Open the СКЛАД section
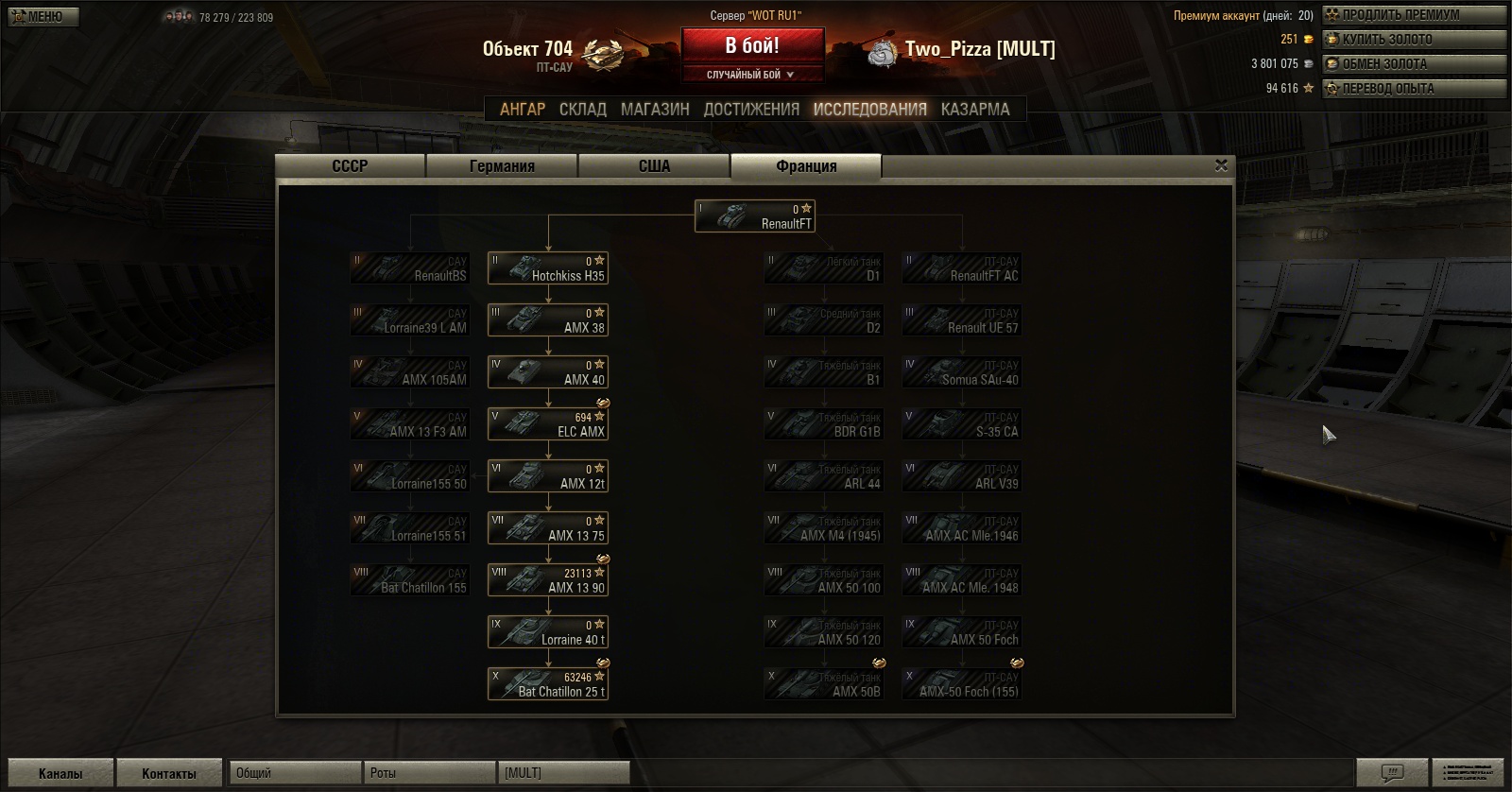The height and width of the screenshot is (792, 1512). [x=583, y=110]
